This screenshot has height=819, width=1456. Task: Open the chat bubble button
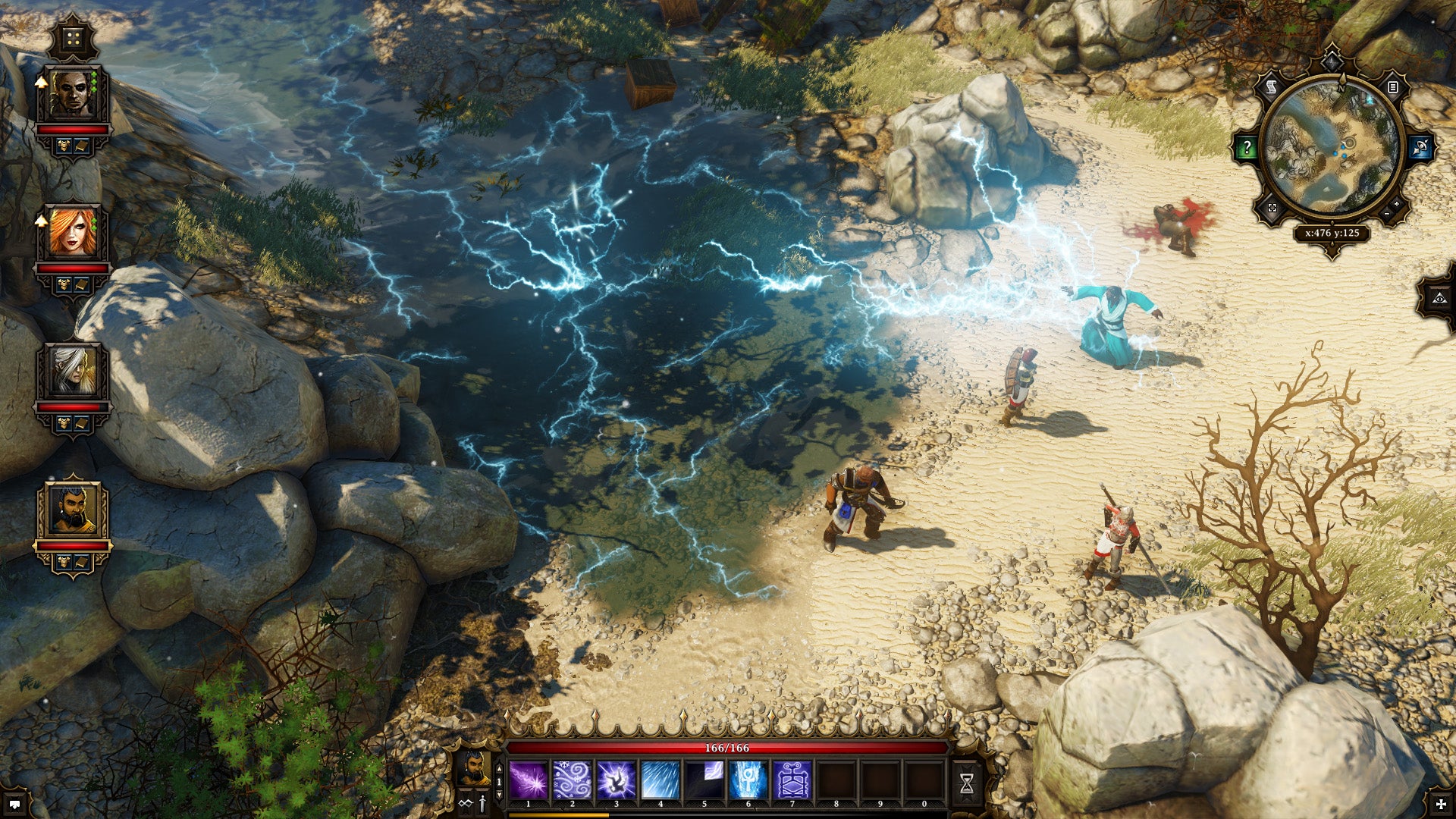click(14, 803)
